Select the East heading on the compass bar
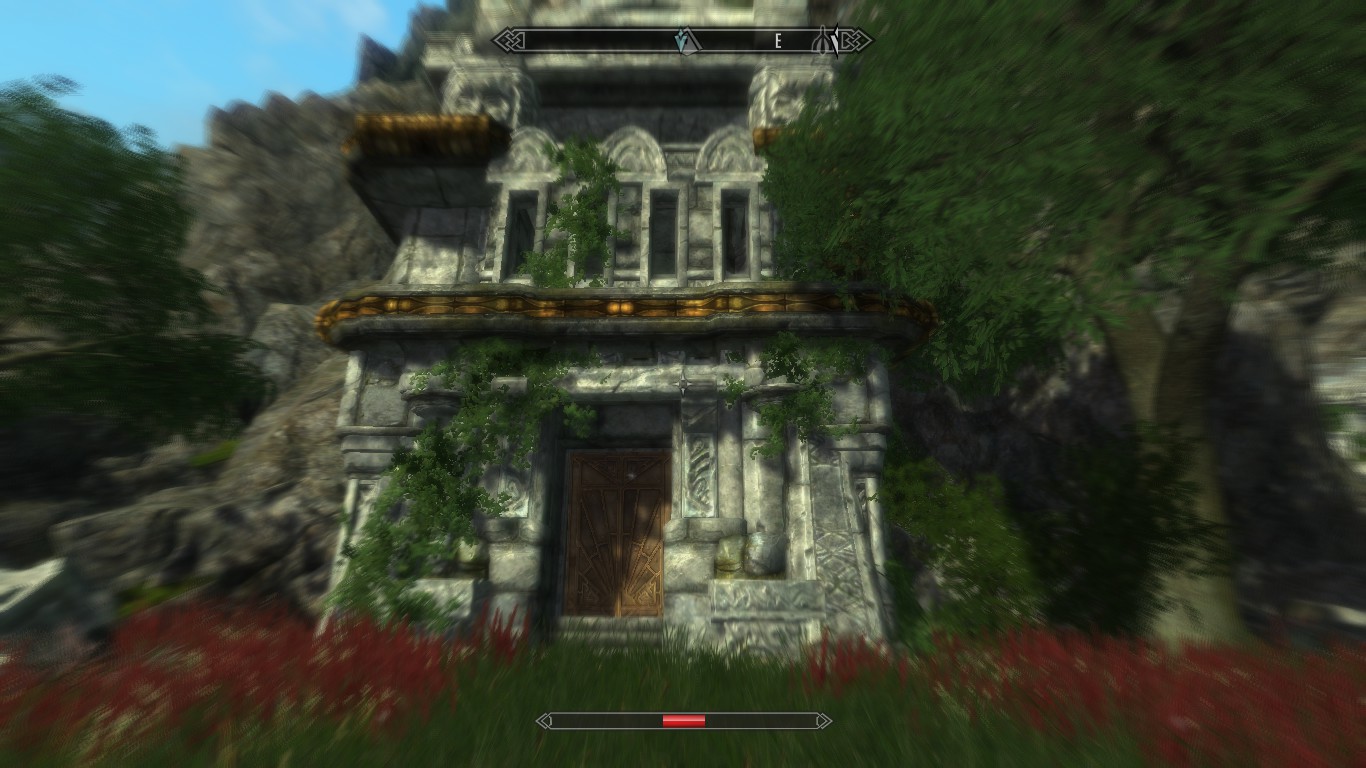The width and height of the screenshot is (1366, 768). (777, 41)
